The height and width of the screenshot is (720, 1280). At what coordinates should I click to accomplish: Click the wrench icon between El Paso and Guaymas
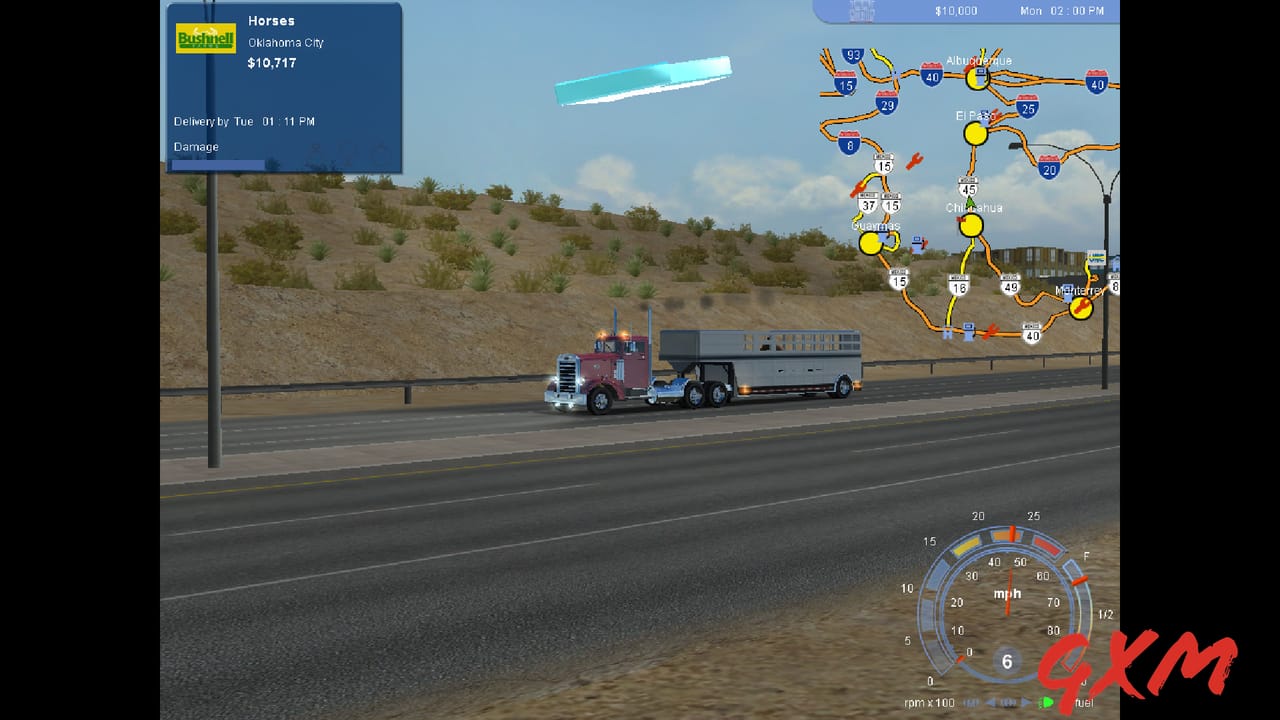(x=913, y=162)
